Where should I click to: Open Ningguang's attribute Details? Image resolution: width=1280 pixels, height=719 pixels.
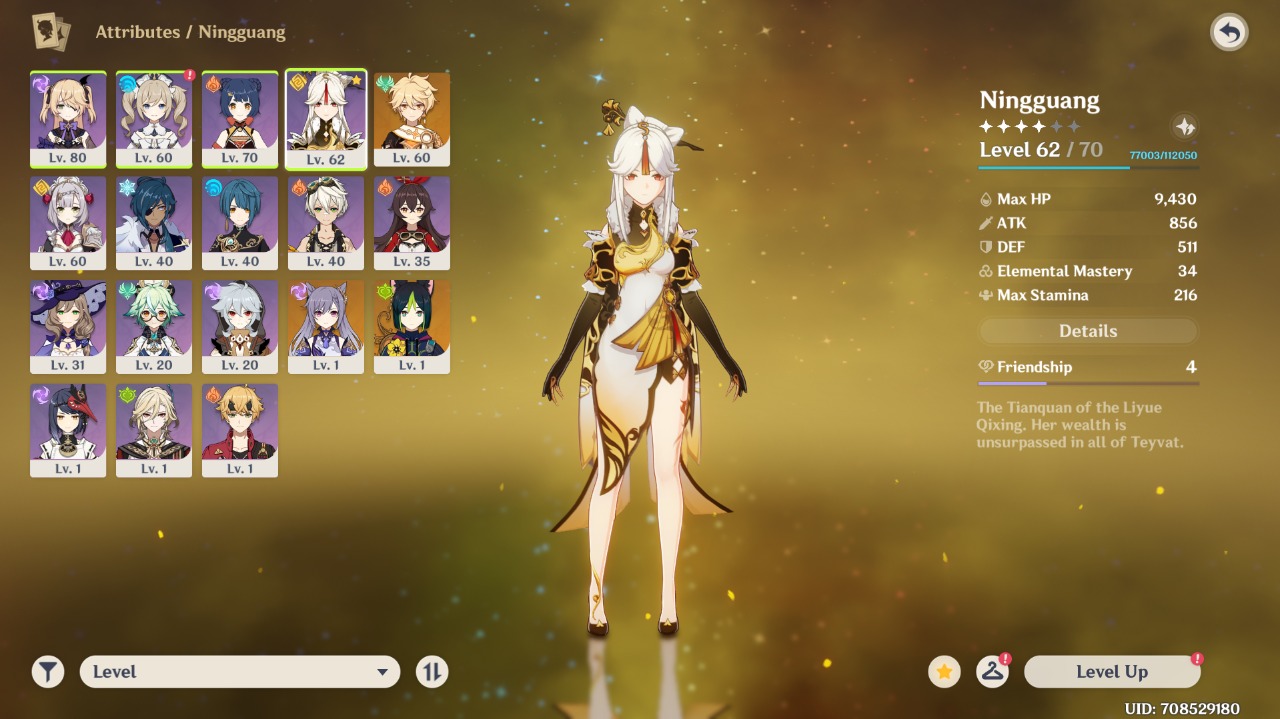click(x=1088, y=331)
